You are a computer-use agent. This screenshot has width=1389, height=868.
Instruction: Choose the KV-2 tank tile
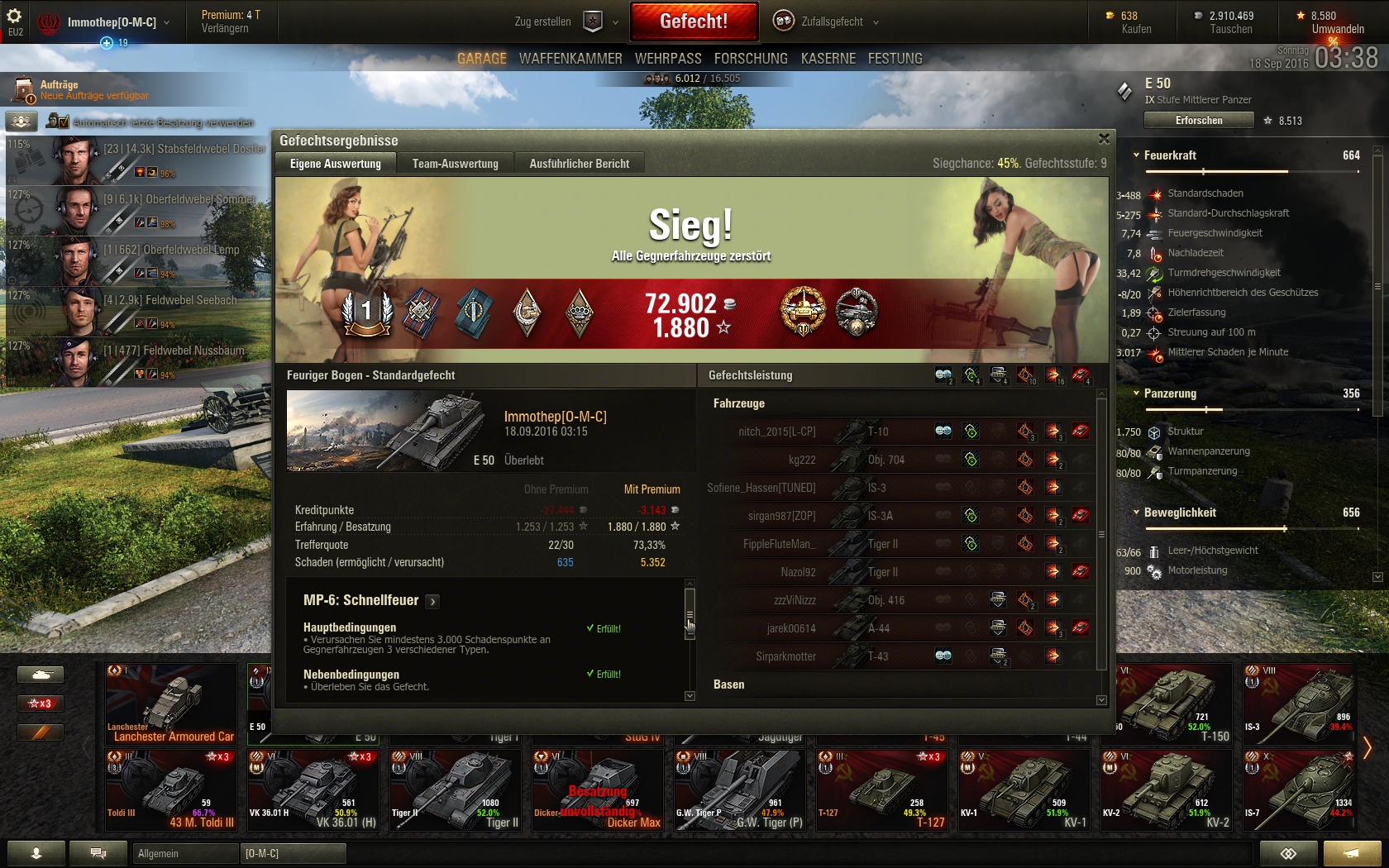1168,789
